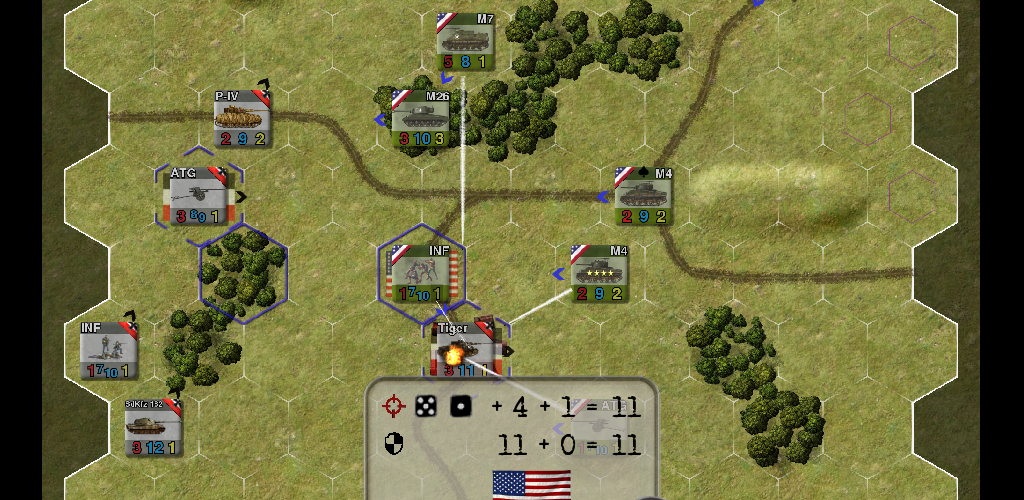Select the American INF infantry counter
Screen dimensions: 1024x500
tap(421, 273)
